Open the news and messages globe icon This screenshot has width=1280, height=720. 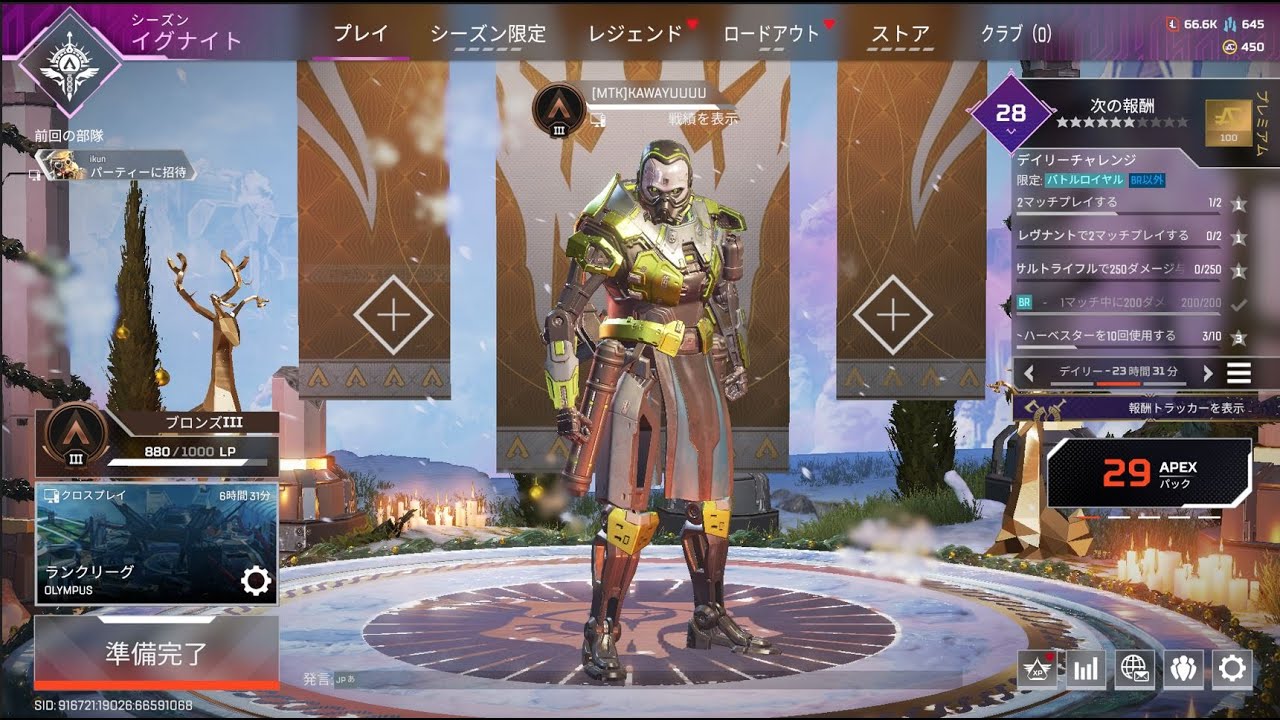pyautogui.click(x=1136, y=670)
